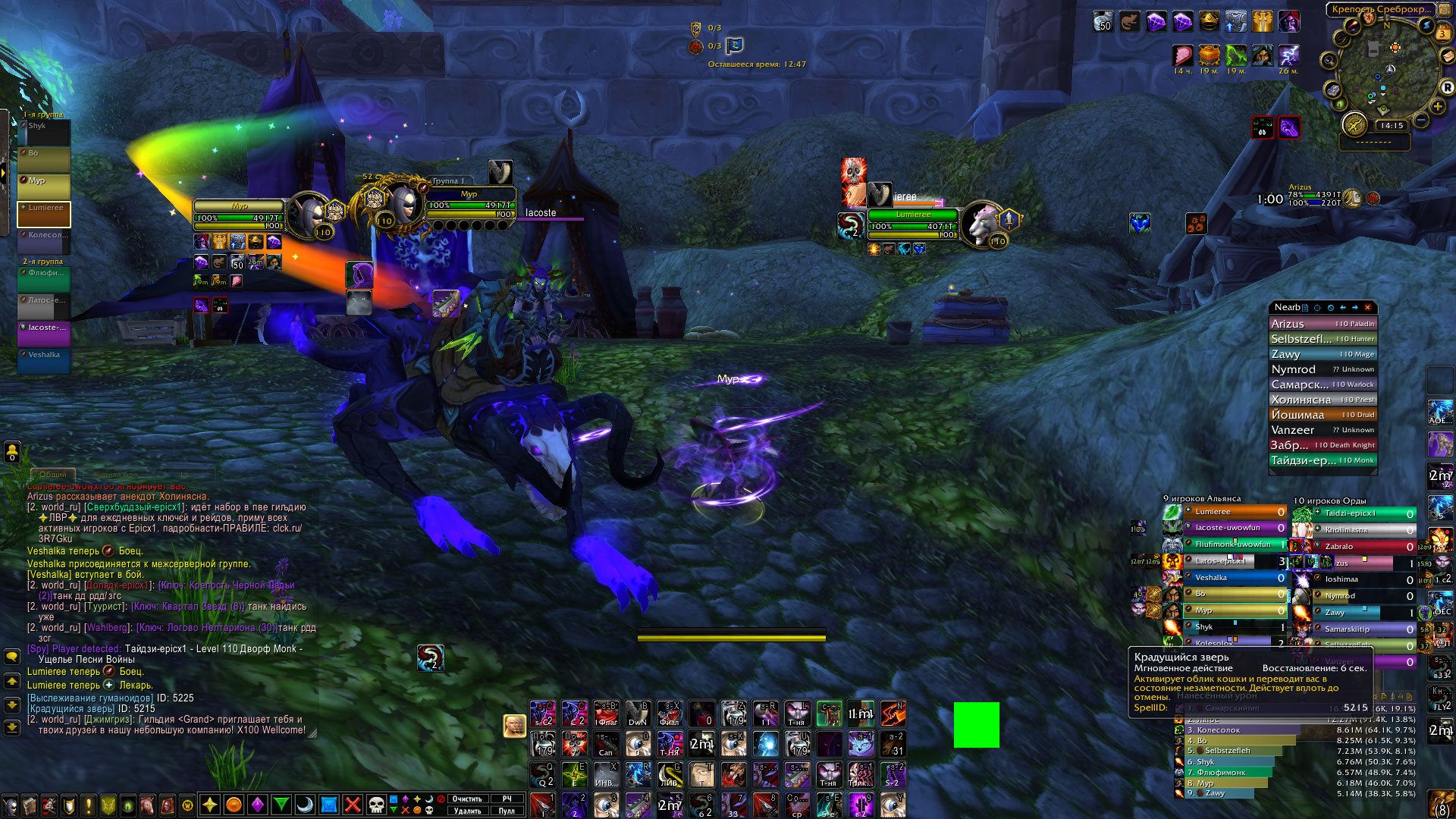Click the РЧ ready check button
Image resolution: width=1456 pixels, height=819 pixels.
(x=507, y=799)
